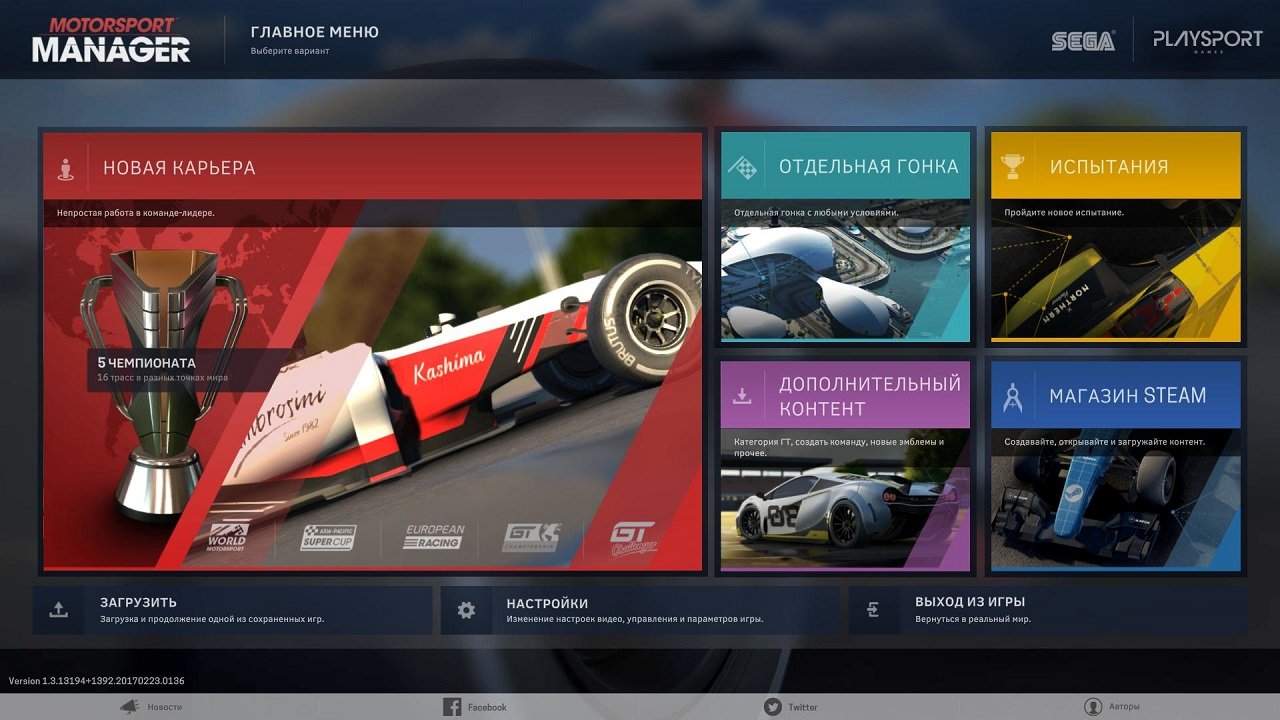Click the compass icon on Магазин Steam tile
Viewport: 1280px width, 720px height.
point(1012,395)
